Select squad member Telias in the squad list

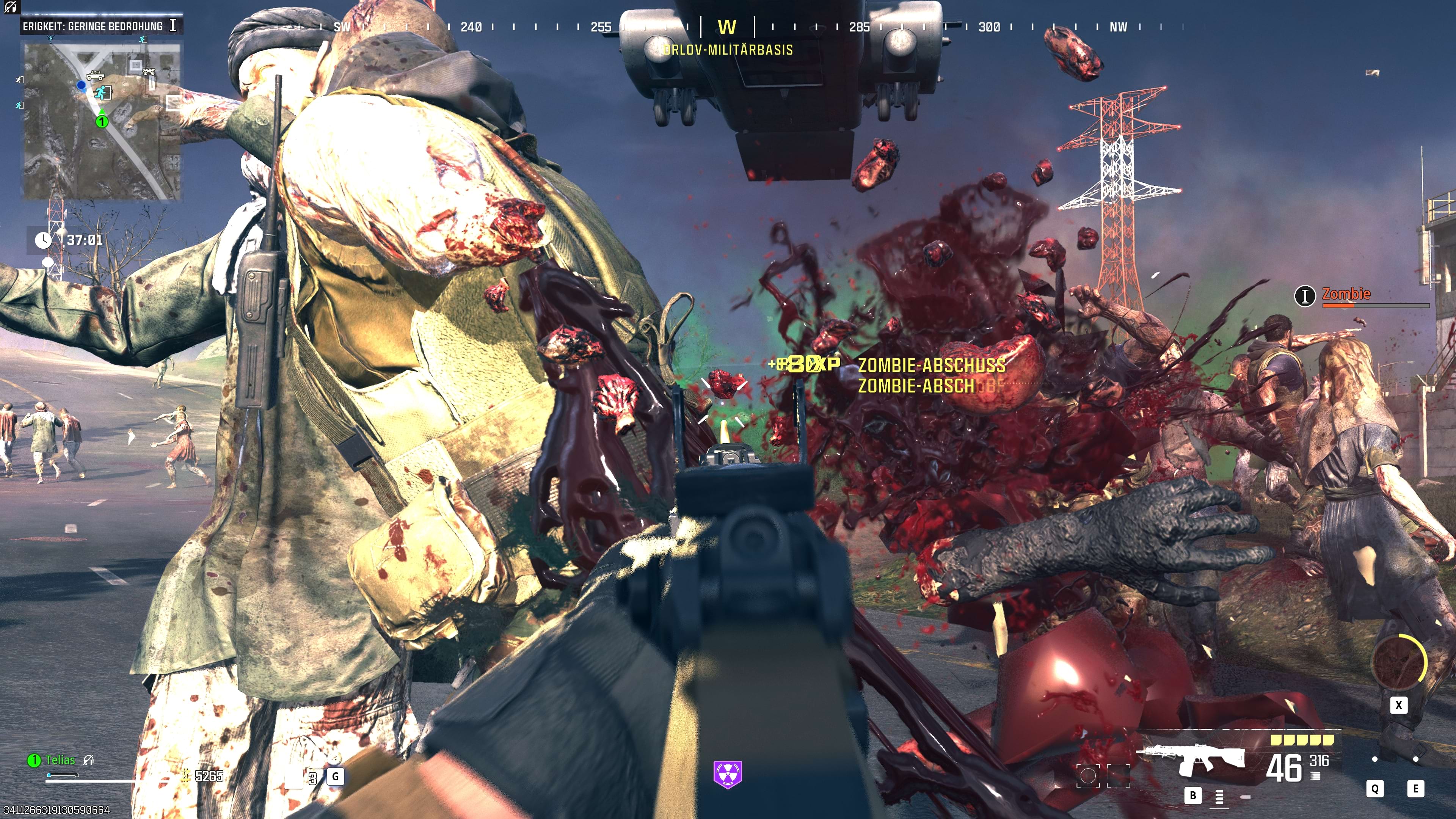(x=60, y=760)
